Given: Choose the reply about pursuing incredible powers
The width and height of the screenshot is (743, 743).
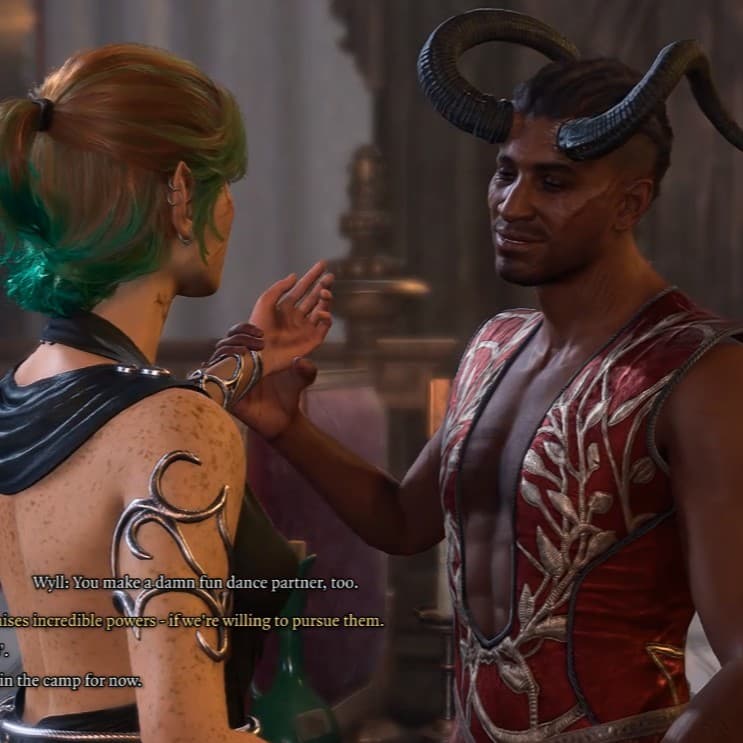Looking at the screenshot, I should coord(192,621).
